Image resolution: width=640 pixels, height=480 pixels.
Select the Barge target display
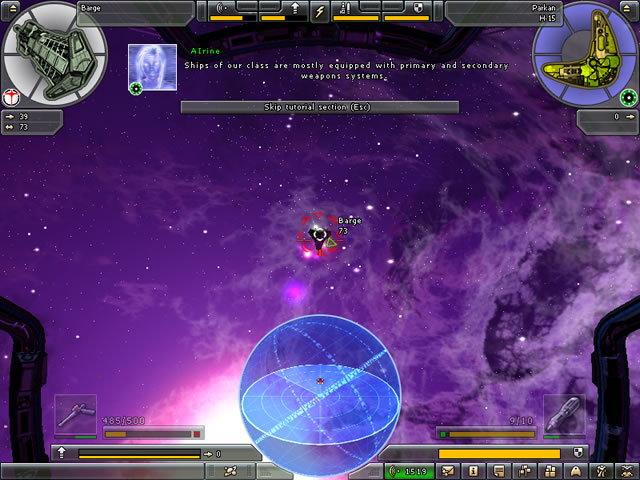tap(54, 58)
